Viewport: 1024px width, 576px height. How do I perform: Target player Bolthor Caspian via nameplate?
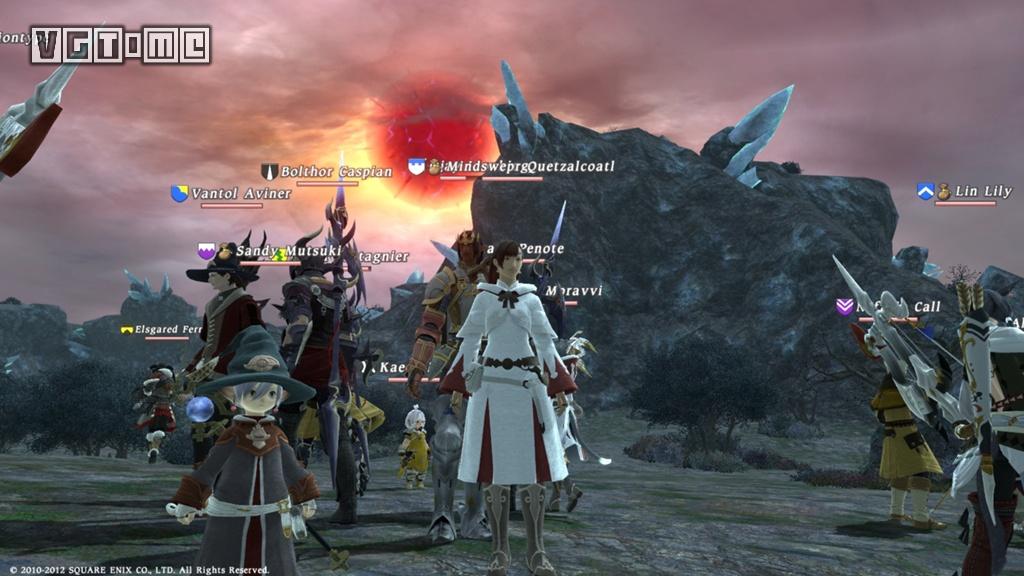[335, 172]
